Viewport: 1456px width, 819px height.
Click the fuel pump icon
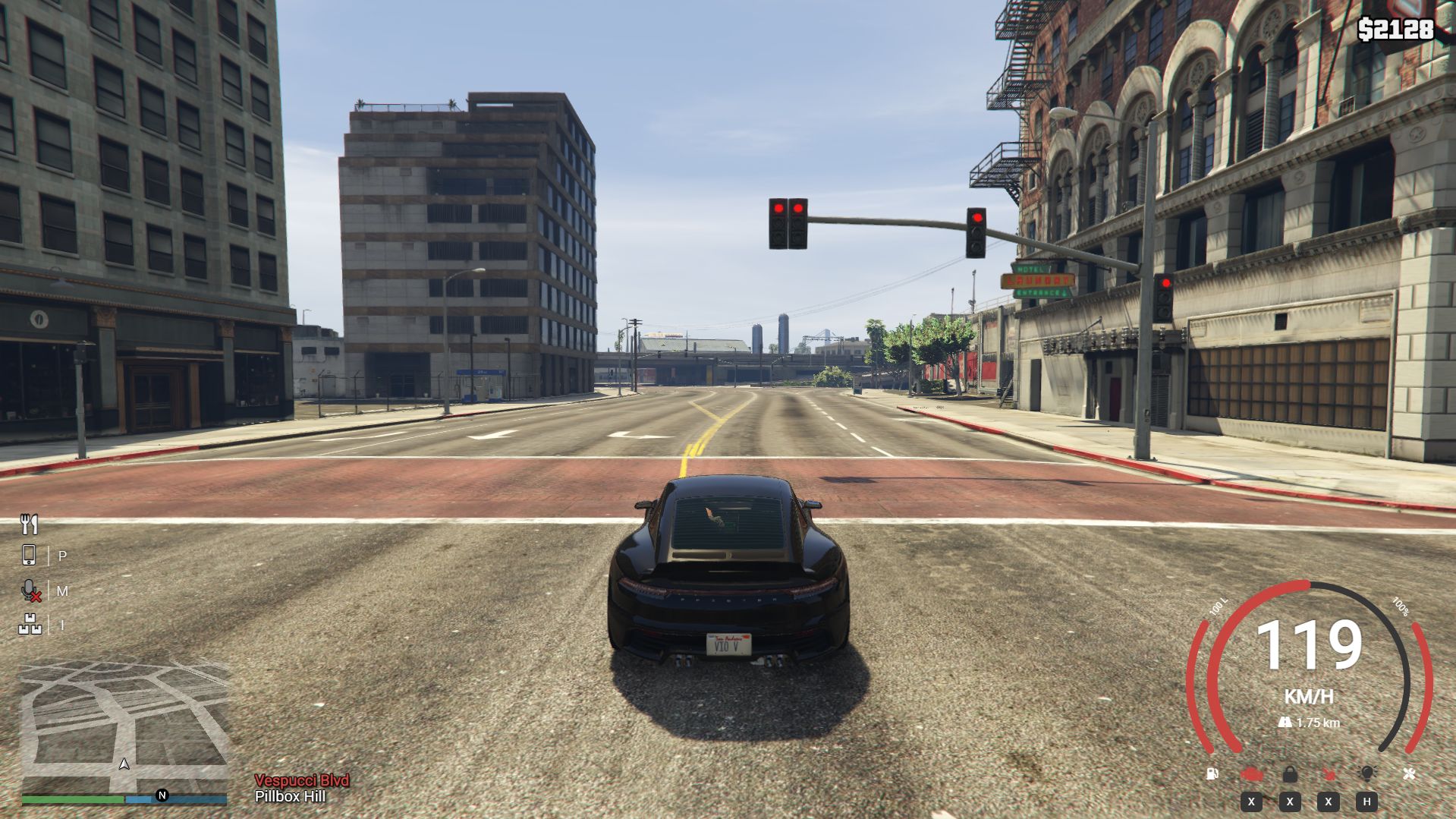coord(1212,774)
